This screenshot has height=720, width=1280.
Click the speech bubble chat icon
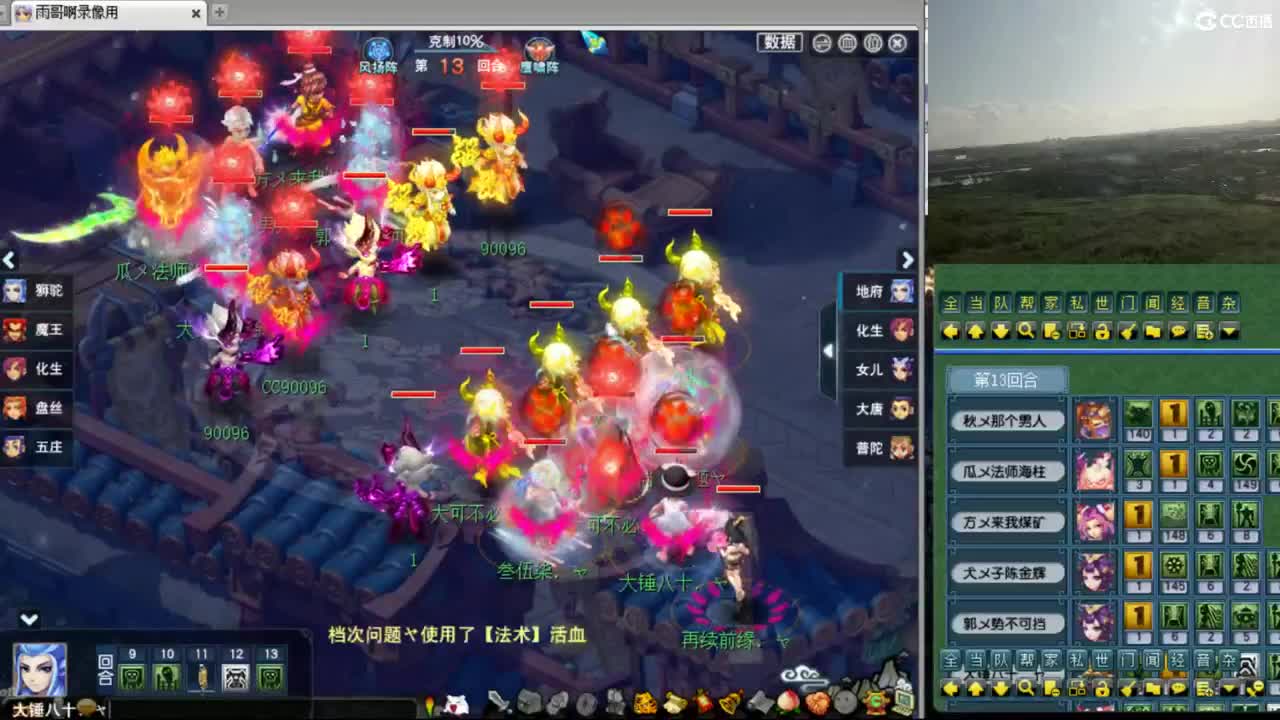1178,329
